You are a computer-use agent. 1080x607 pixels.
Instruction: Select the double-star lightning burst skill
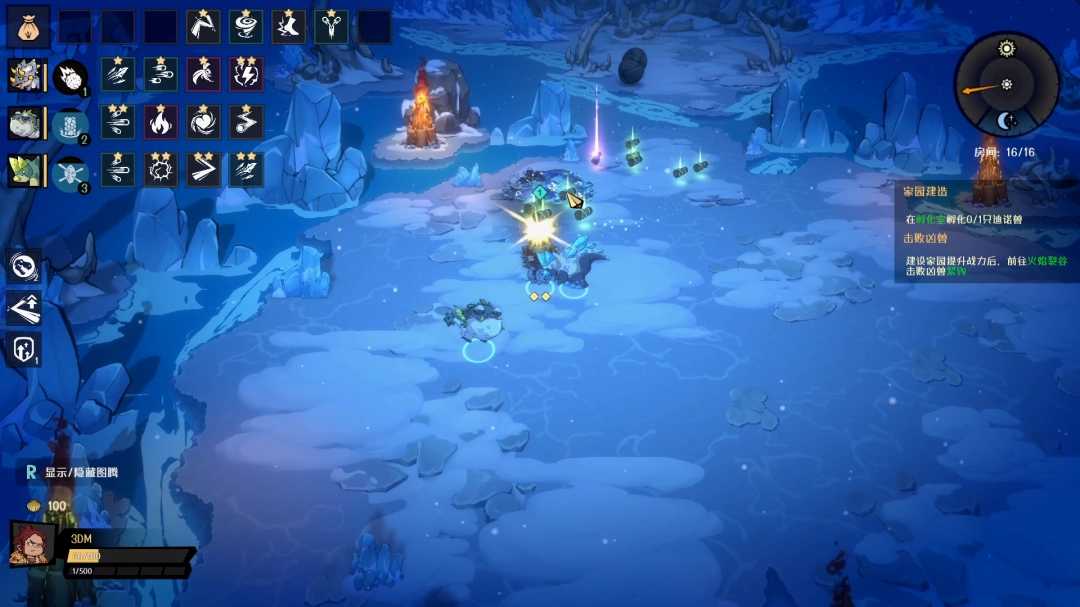coord(246,74)
